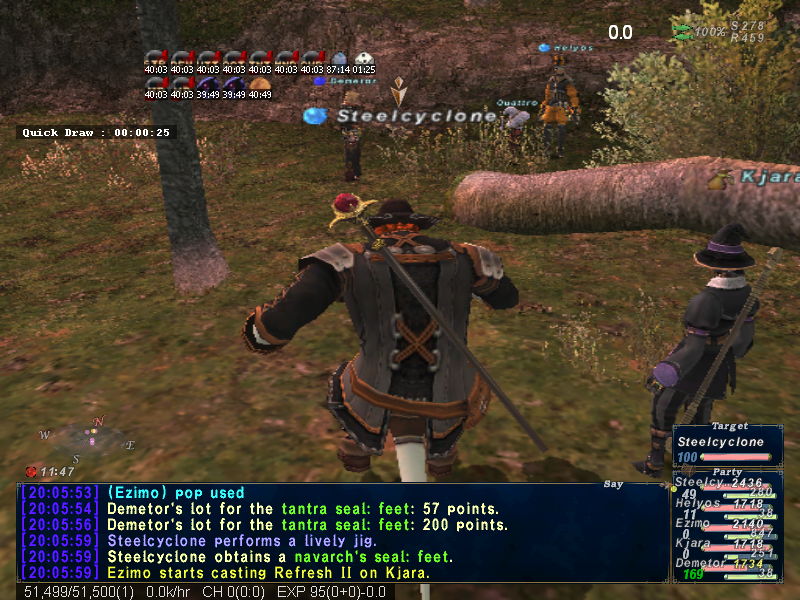Select the Quick Draw recast timer
This screenshot has width=800, height=600.
click(x=97, y=132)
